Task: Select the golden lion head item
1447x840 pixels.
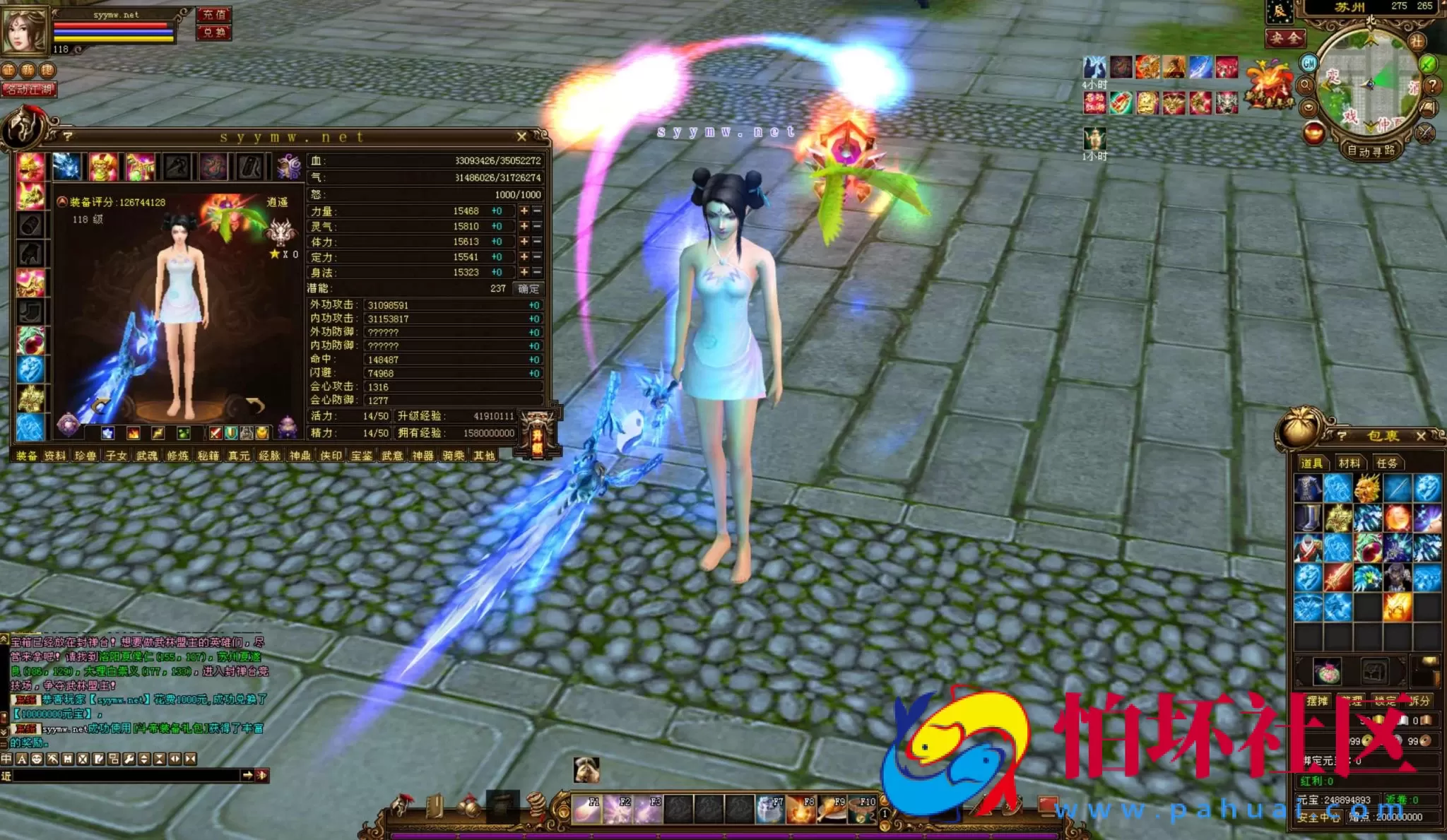Action: click(1367, 488)
